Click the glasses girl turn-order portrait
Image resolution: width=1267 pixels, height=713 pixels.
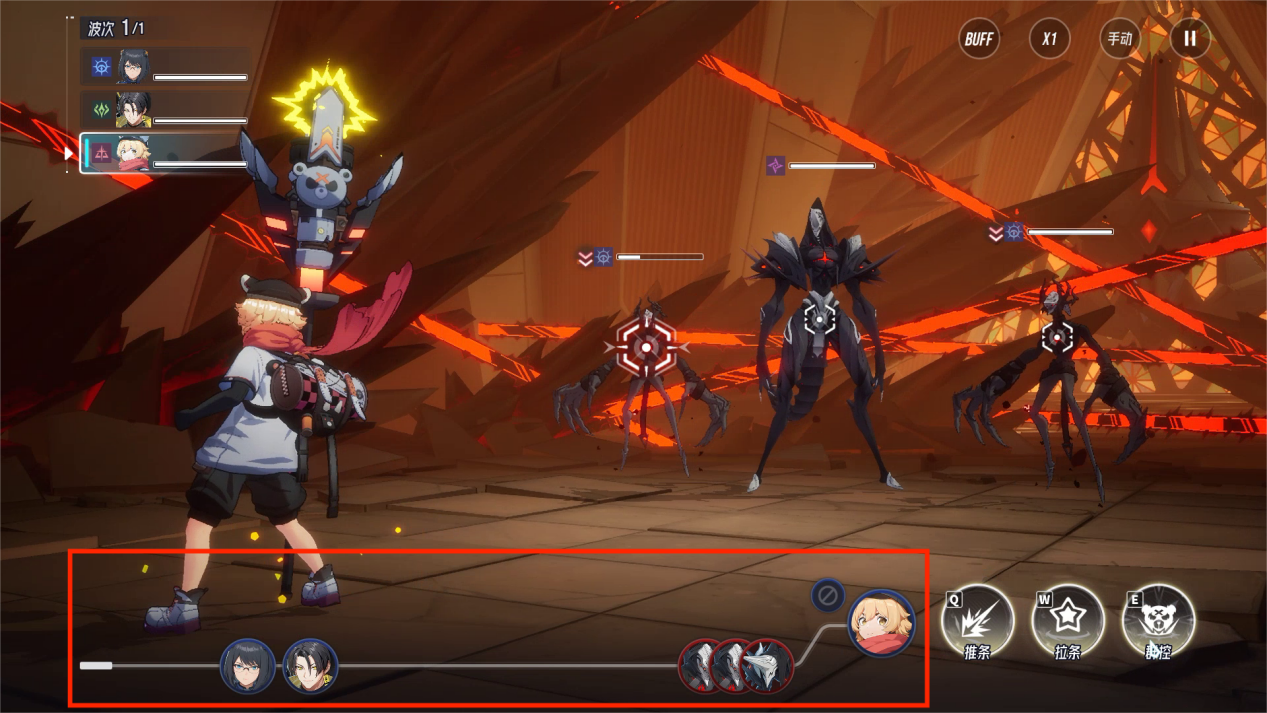pyautogui.click(x=247, y=666)
